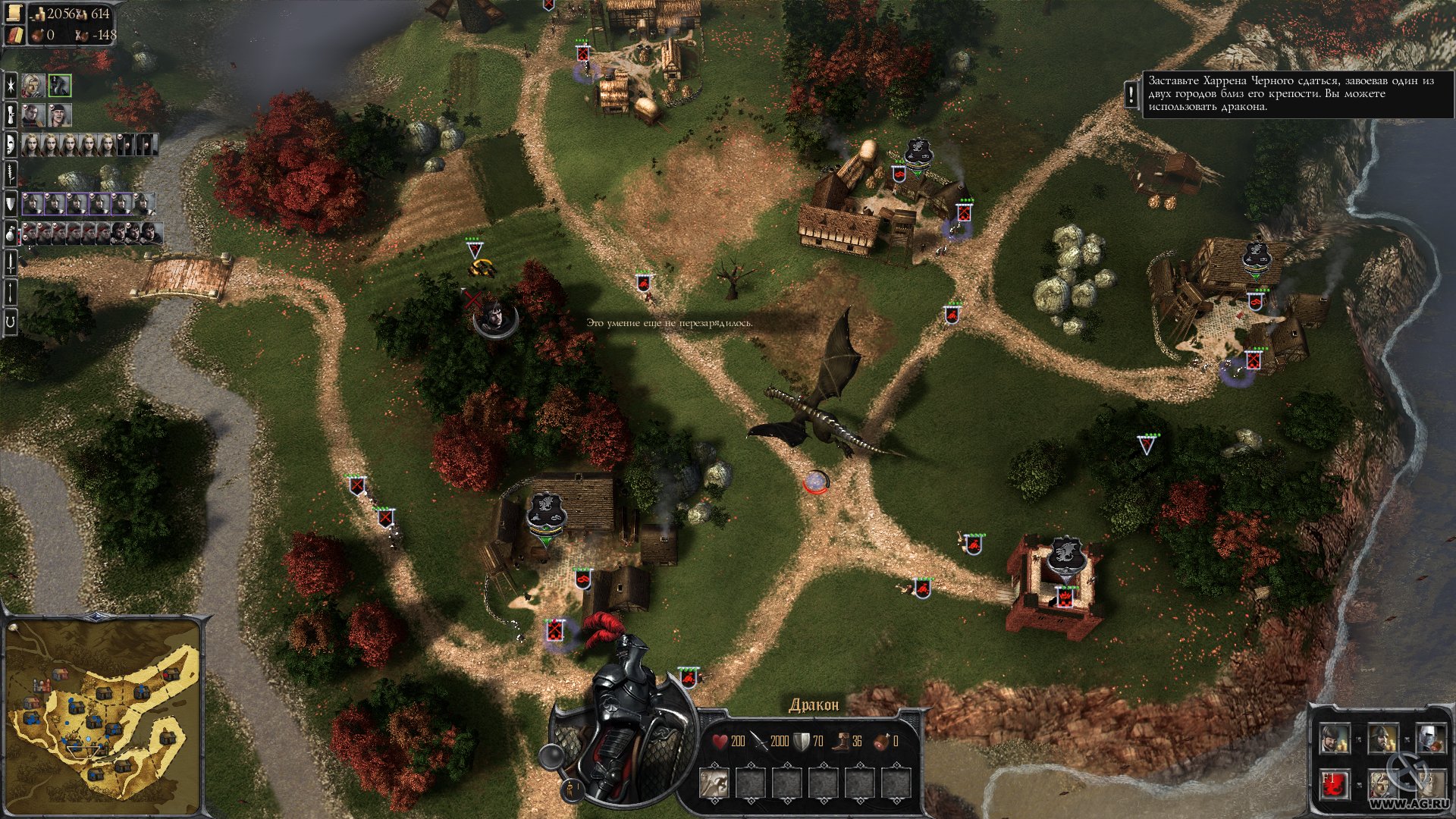This screenshot has width=1456, height=819.
Task: Click the objective exclamation mark icon
Action: [x=1131, y=94]
